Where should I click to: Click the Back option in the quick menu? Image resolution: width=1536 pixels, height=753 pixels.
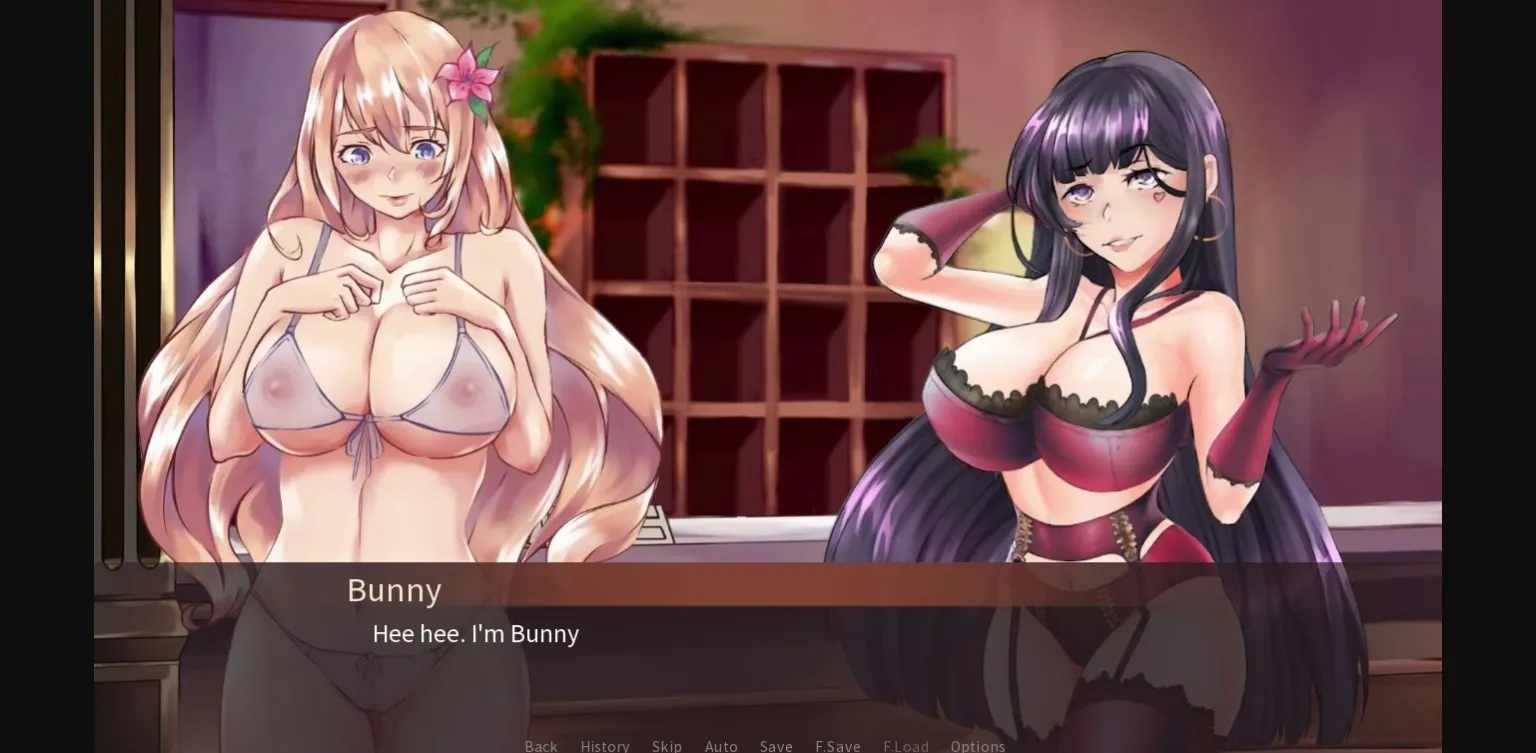540,746
